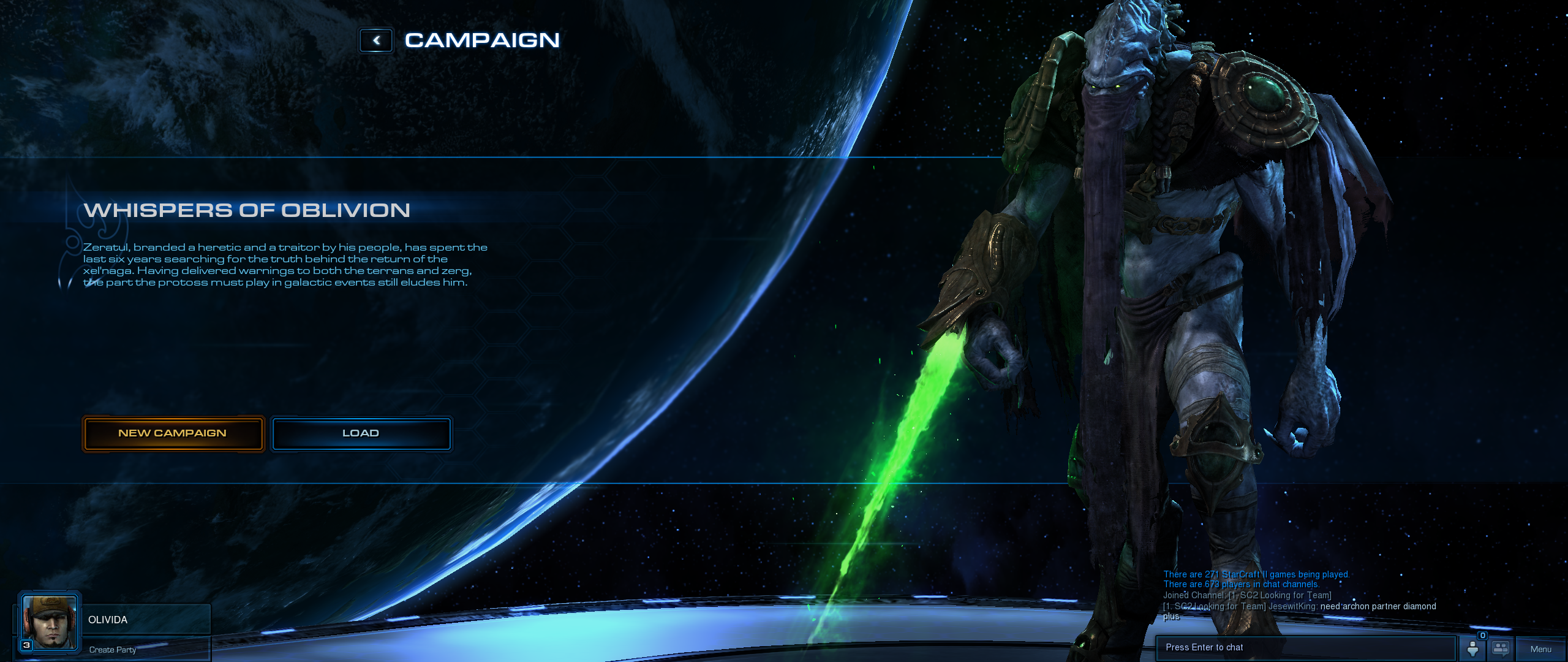Open the group chat channels icon

1501,649
